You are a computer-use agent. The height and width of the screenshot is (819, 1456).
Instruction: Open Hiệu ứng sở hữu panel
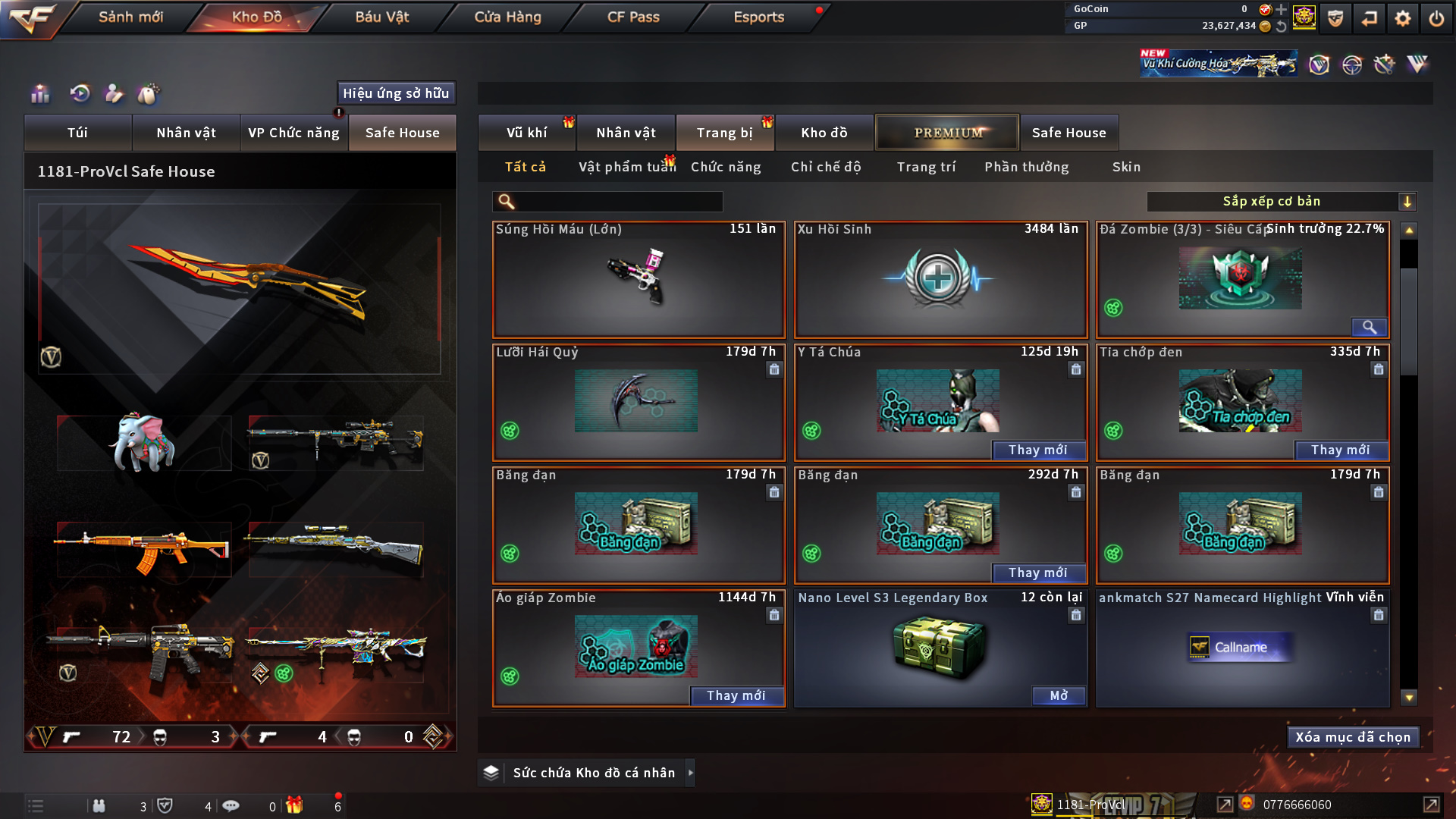pyautogui.click(x=395, y=93)
